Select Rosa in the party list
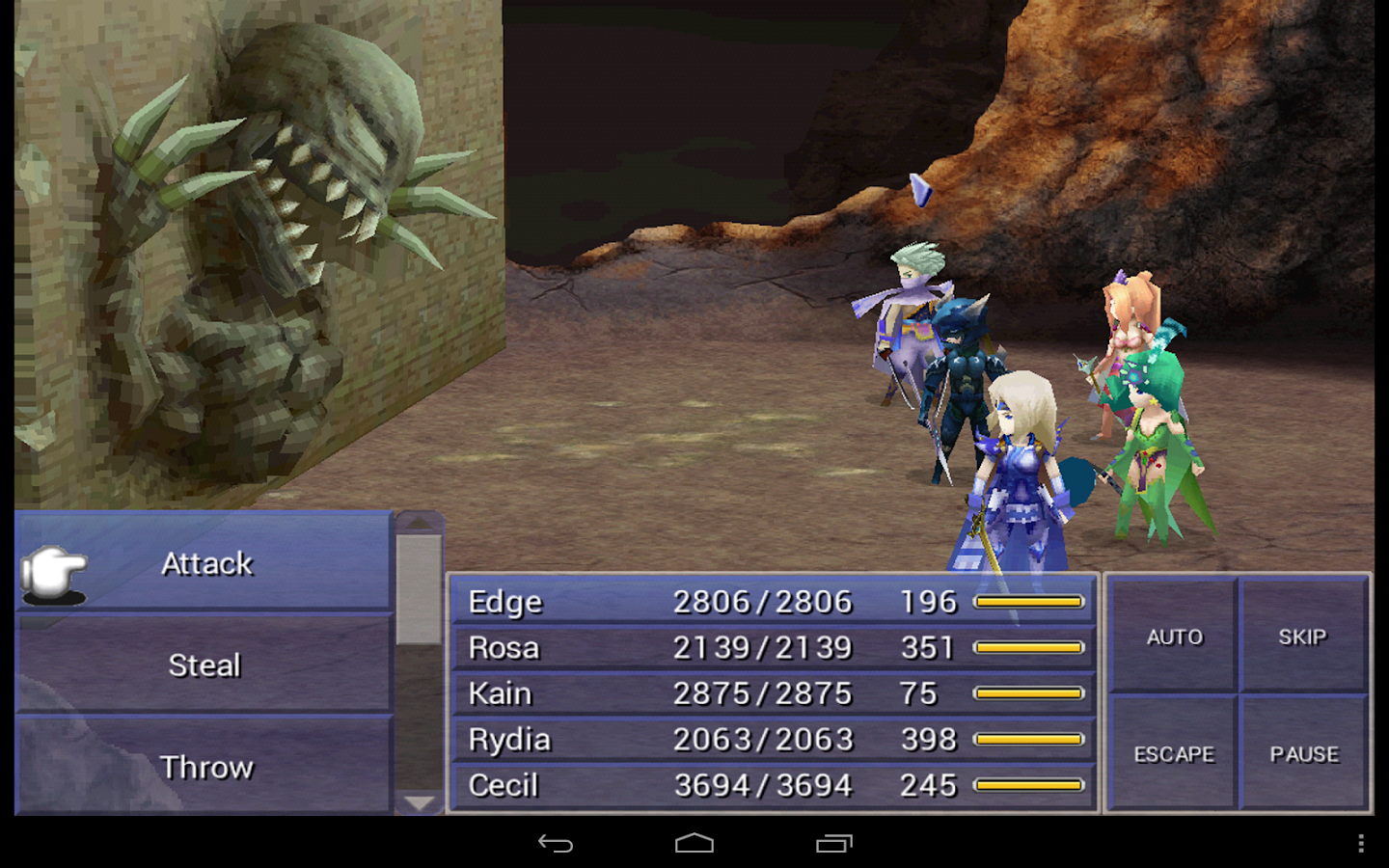Image resolution: width=1389 pixels, height=868 pixels. 675,647
